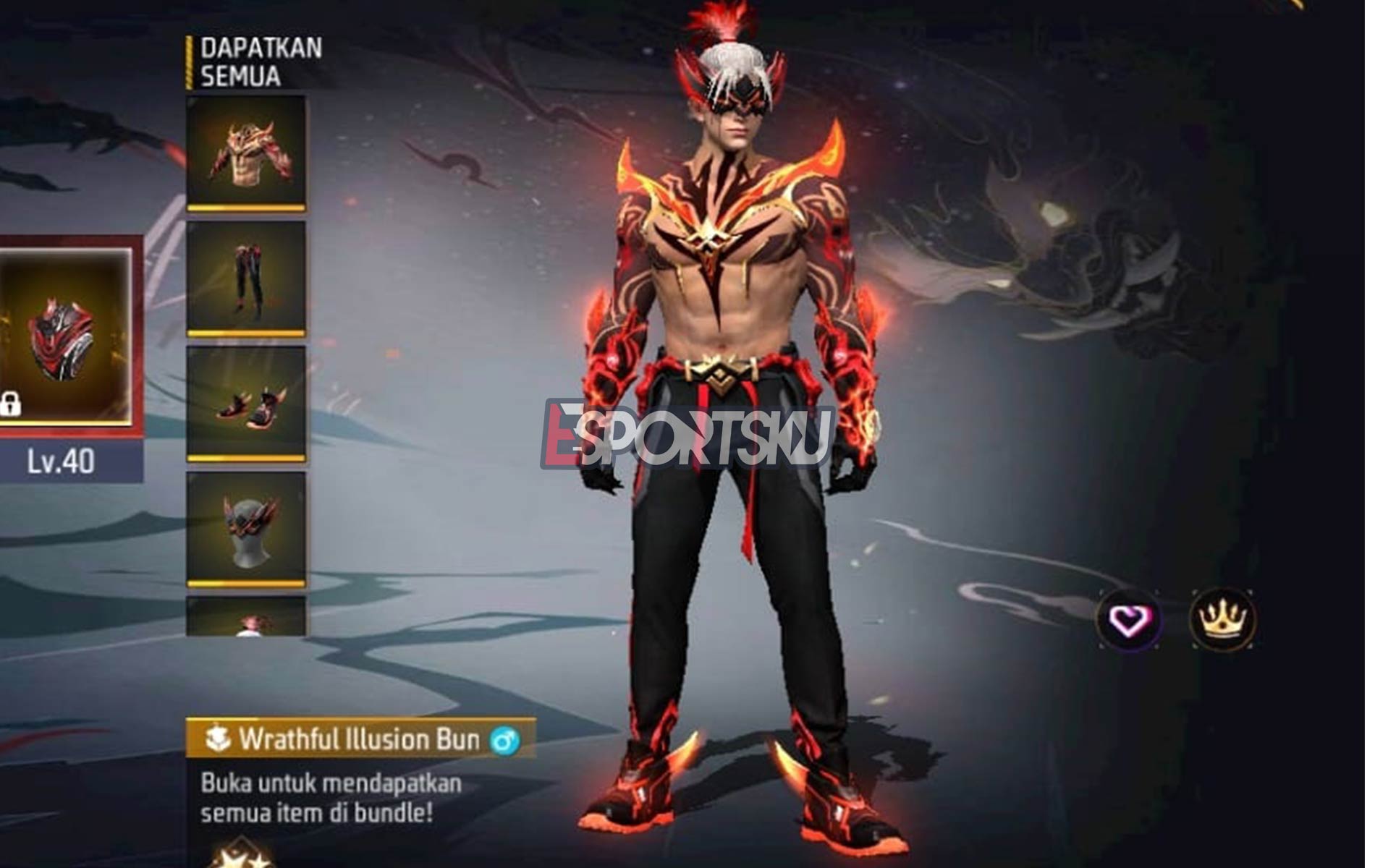Click the yellow progress bar under the armor thumbnail

pyautogui.click(x=248, y=208)
